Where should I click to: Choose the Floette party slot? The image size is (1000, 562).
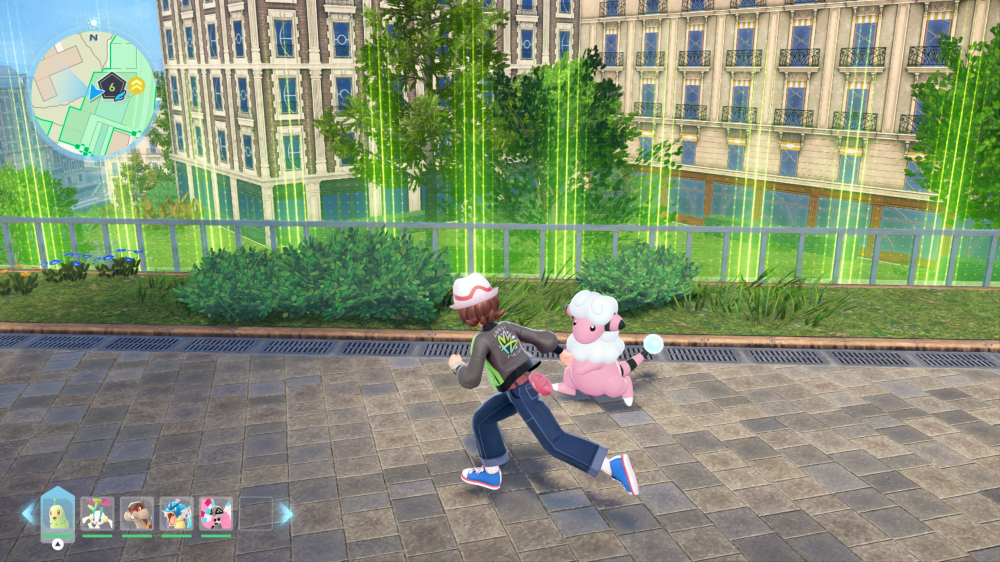click(x=98, y=514)
